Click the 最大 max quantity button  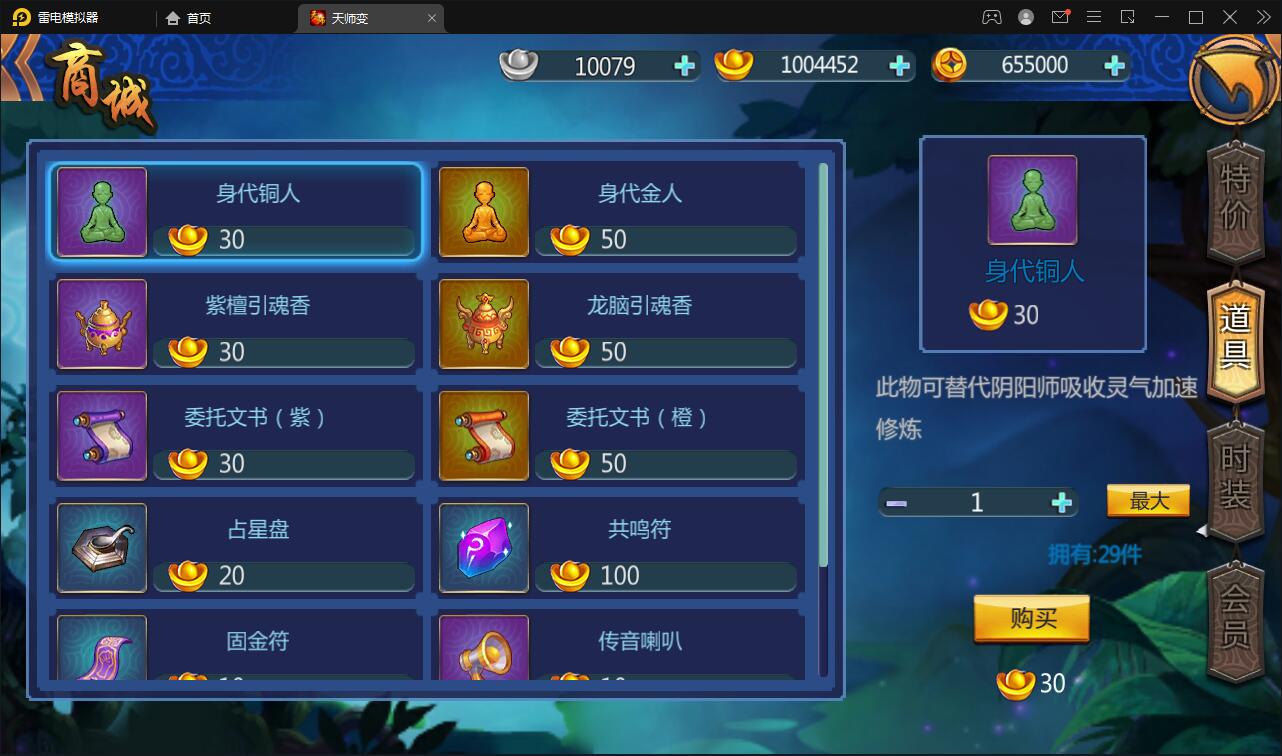pos(1148,501)
